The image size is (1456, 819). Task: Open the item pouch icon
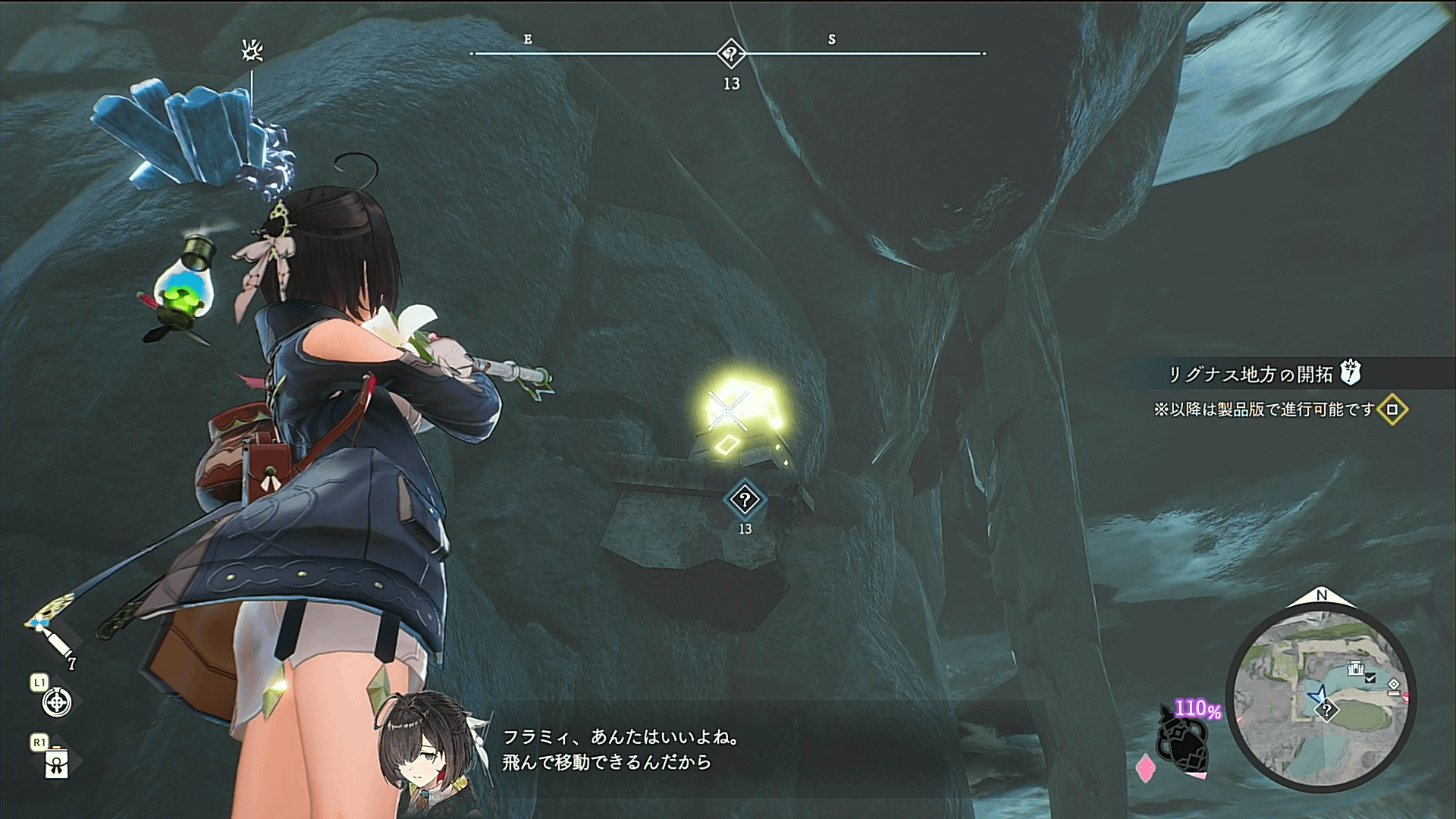tap(57, 763)
